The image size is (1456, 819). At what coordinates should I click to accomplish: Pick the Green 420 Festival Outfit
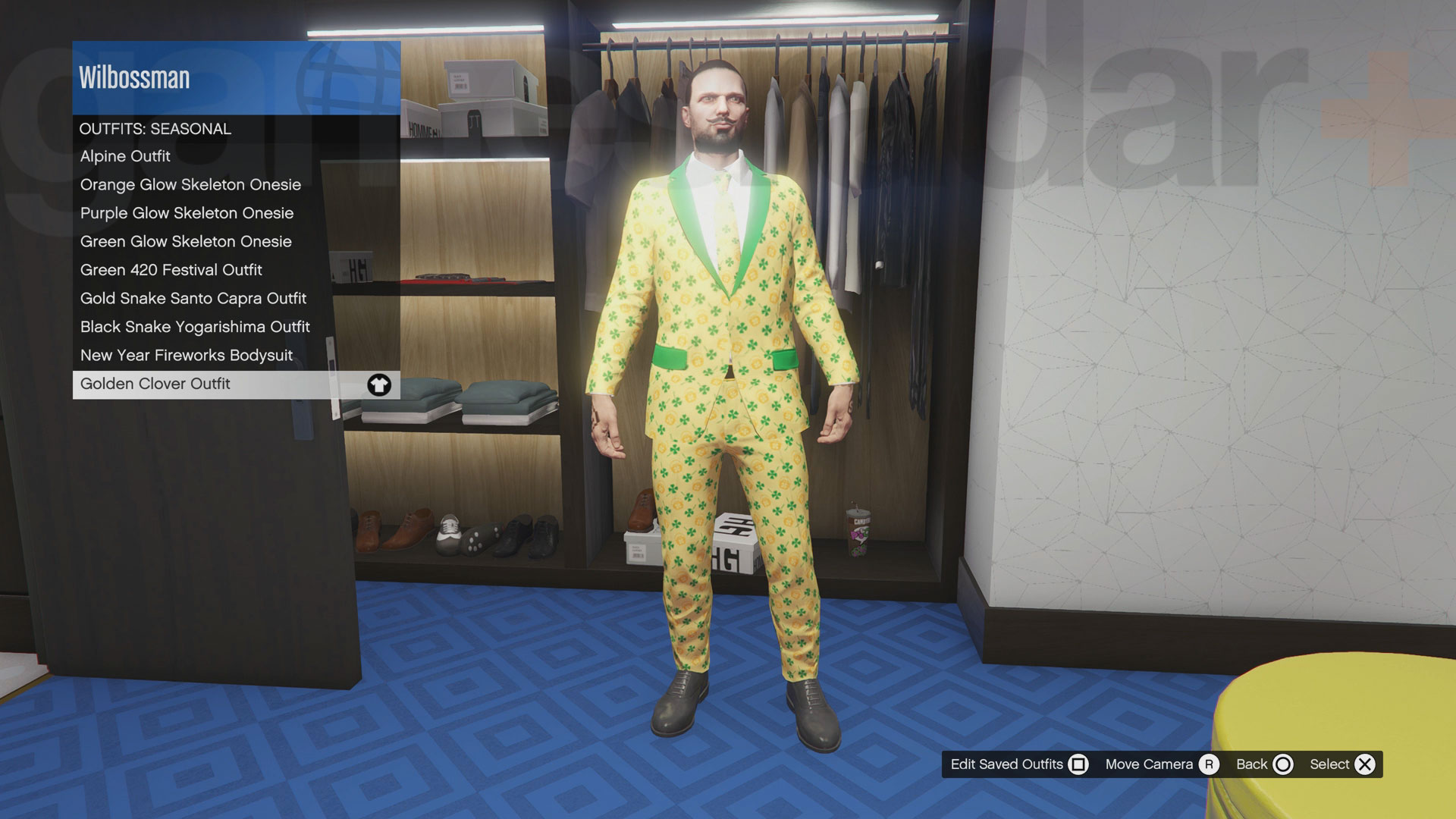tap(171, 270)
